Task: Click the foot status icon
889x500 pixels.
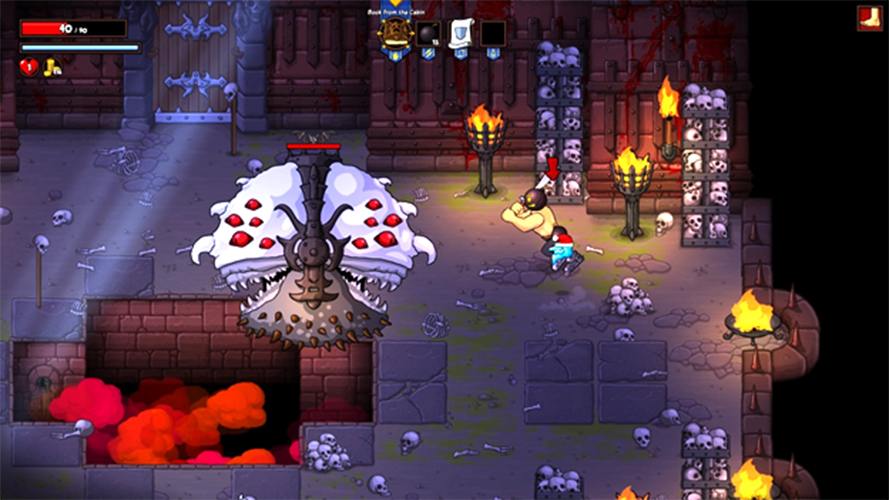Action: (x=869, y=18)
